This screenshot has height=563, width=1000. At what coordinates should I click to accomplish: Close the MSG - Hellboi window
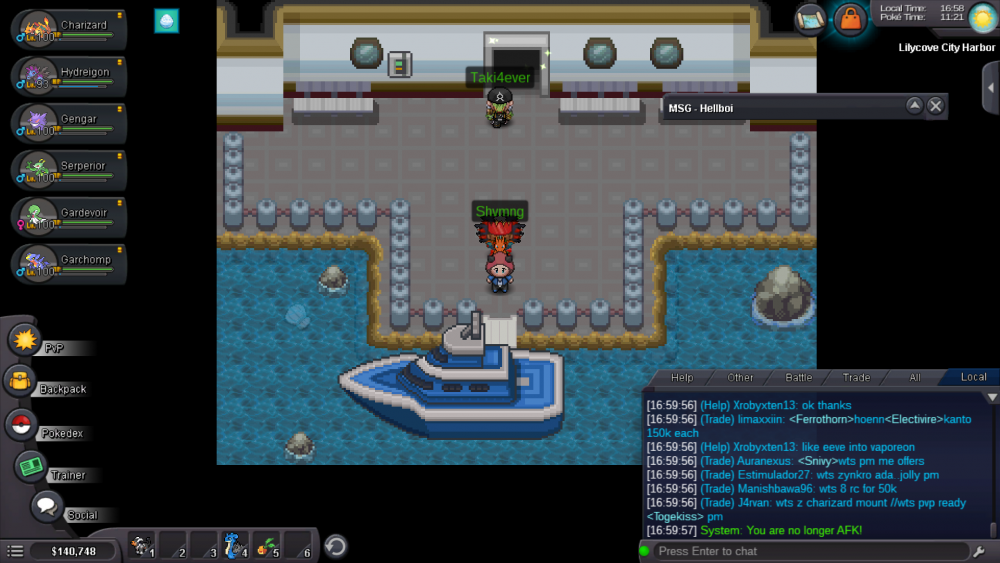935,106
